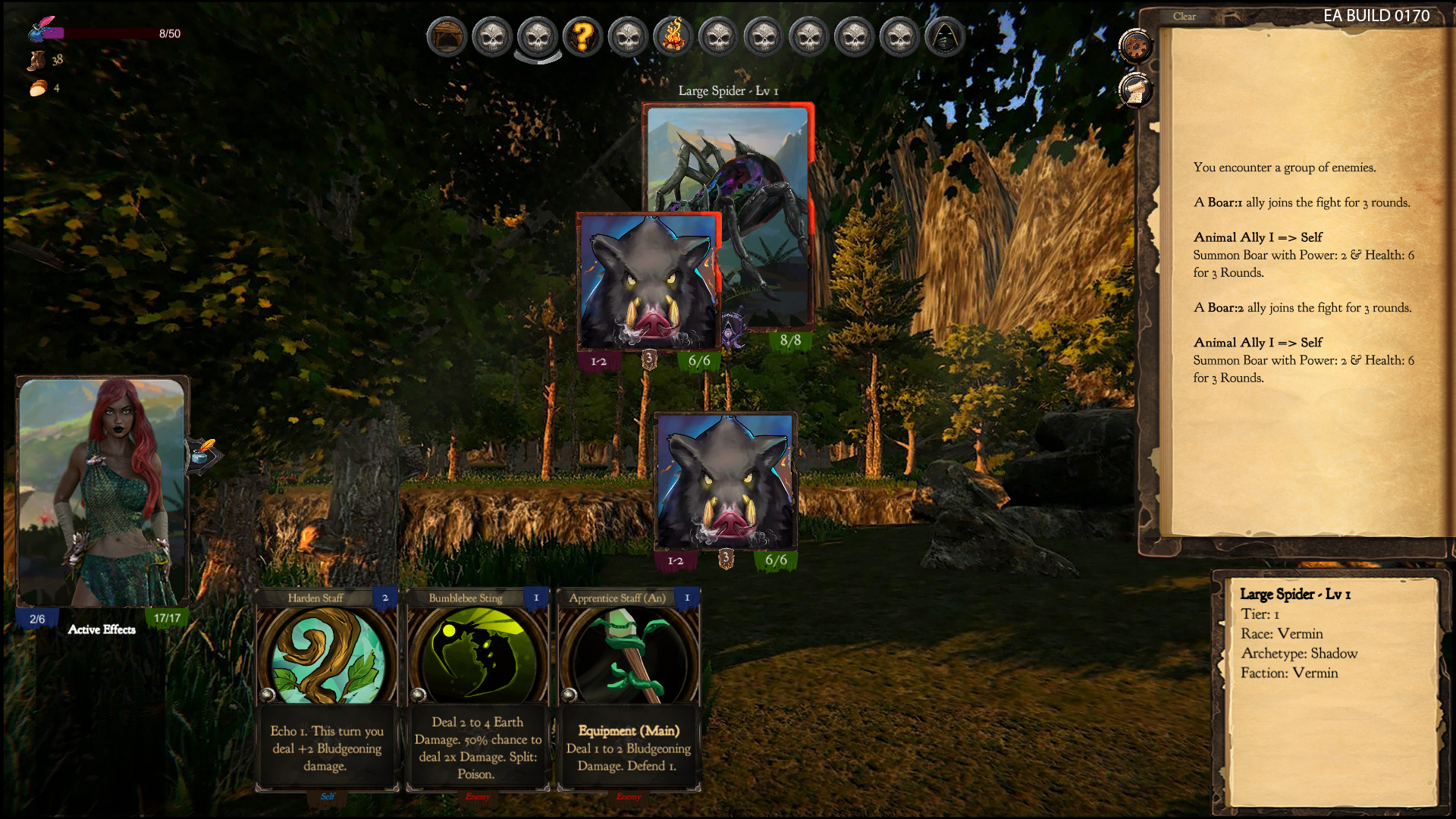Select the campfire rest node
The height and width of the screenshot is (819, 1456).
[x=673, y=36]
